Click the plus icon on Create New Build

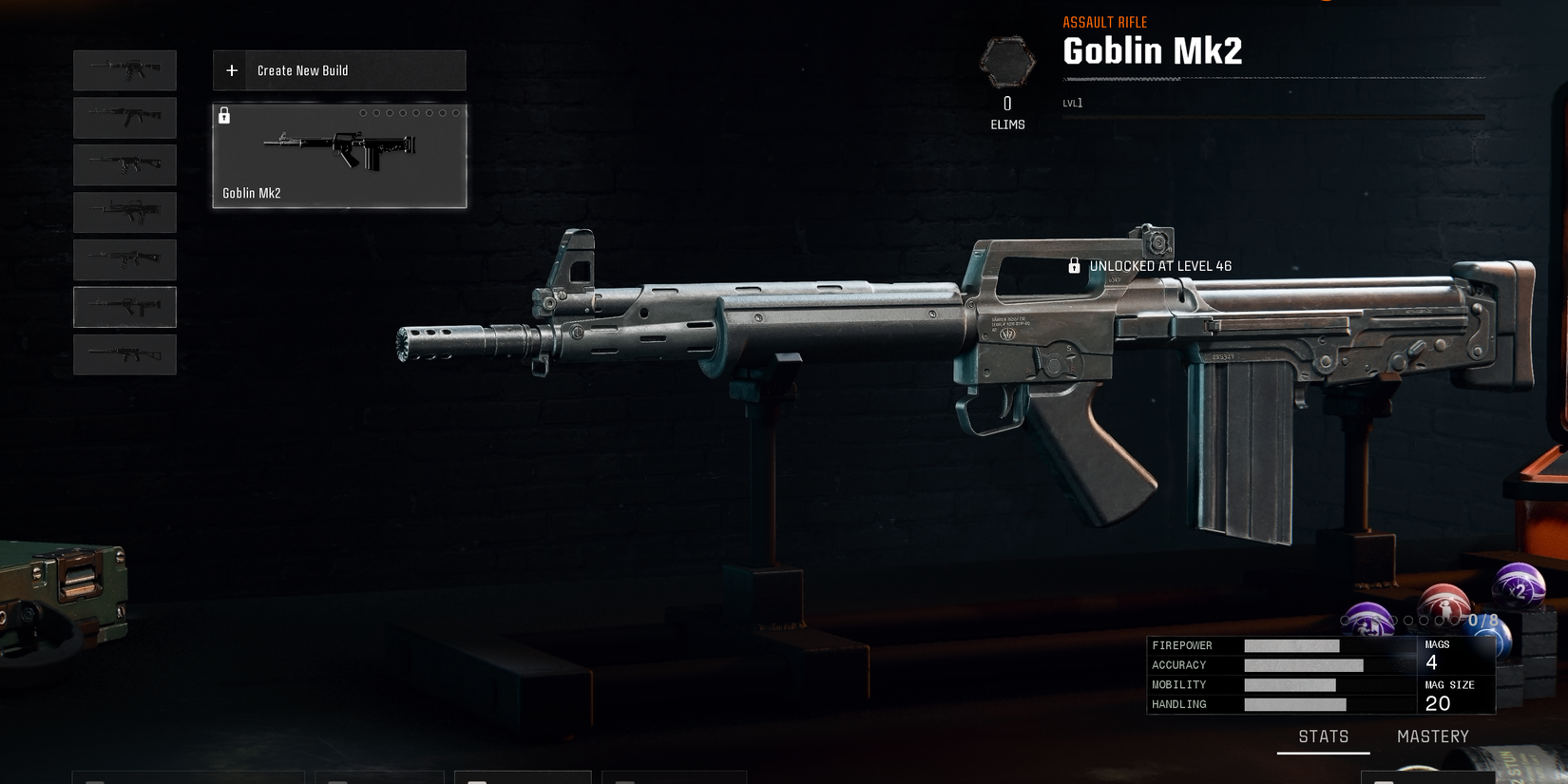(x=231, y=69)
